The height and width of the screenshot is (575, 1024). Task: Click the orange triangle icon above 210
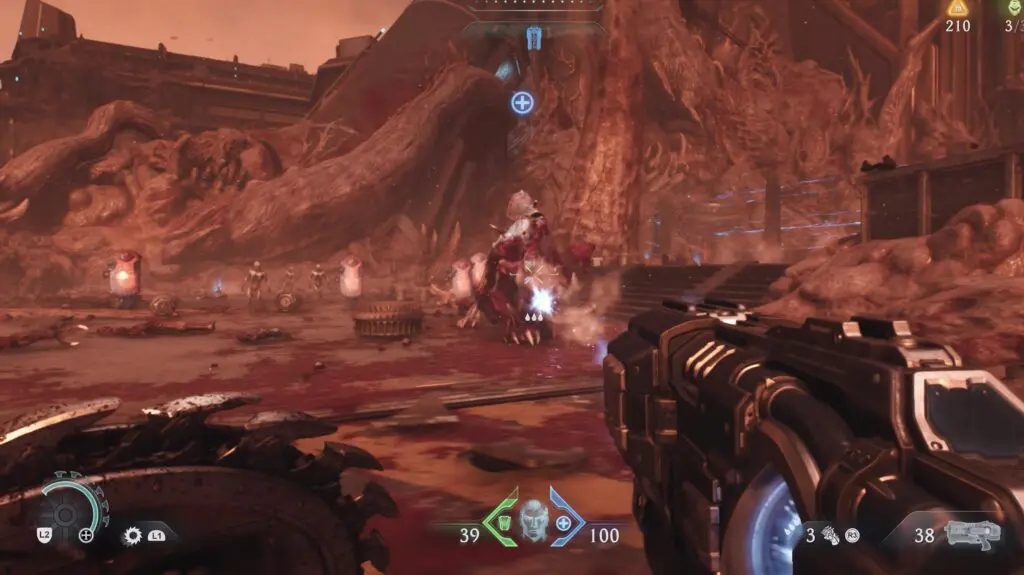point(957,8)
